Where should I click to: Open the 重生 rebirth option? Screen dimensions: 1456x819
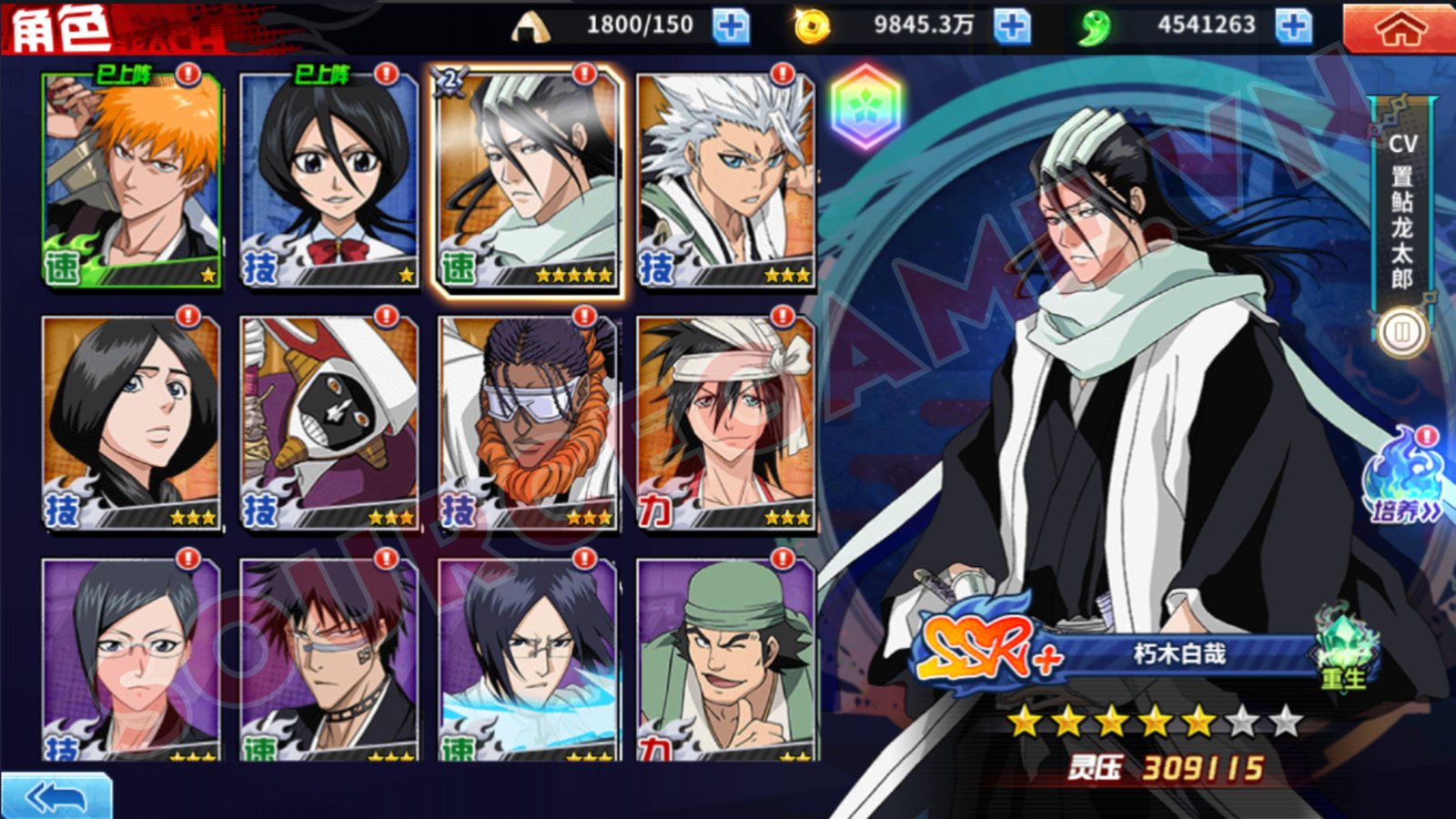[x=1344, y=652]
